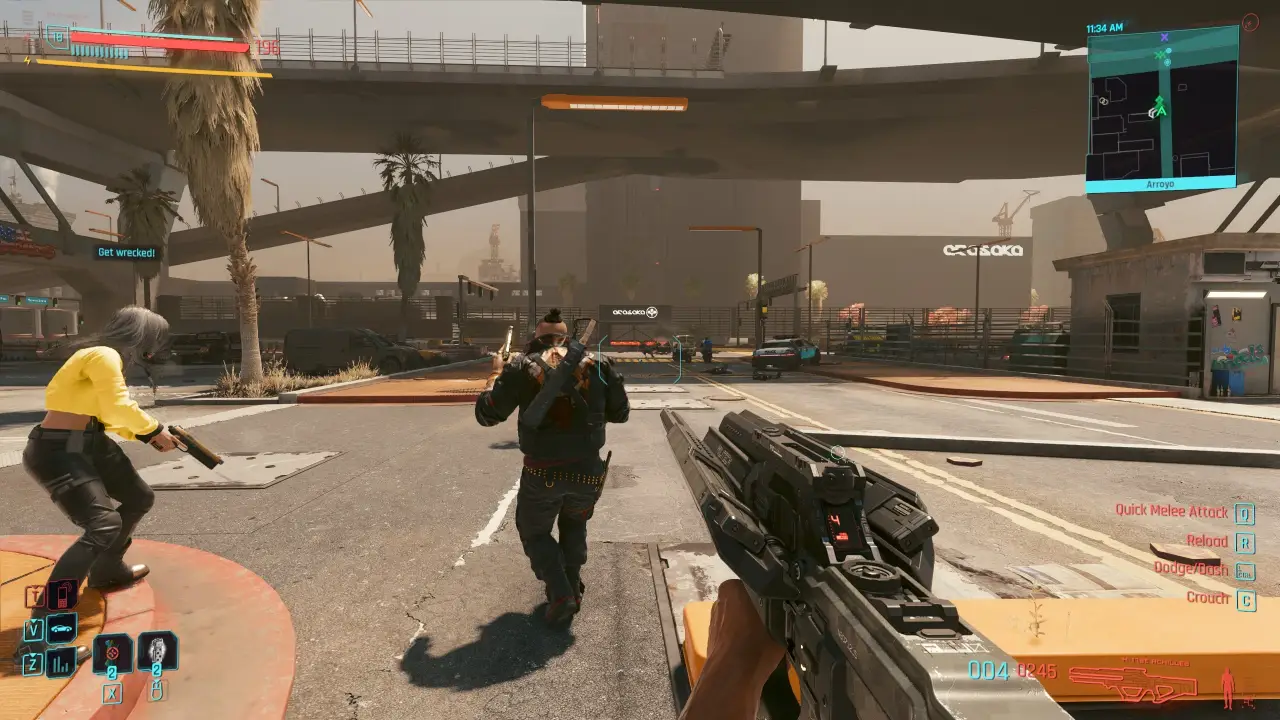Select the Arroyo district label under minimap
The width and height of the screenshot is (1280, 720).
1160,183
